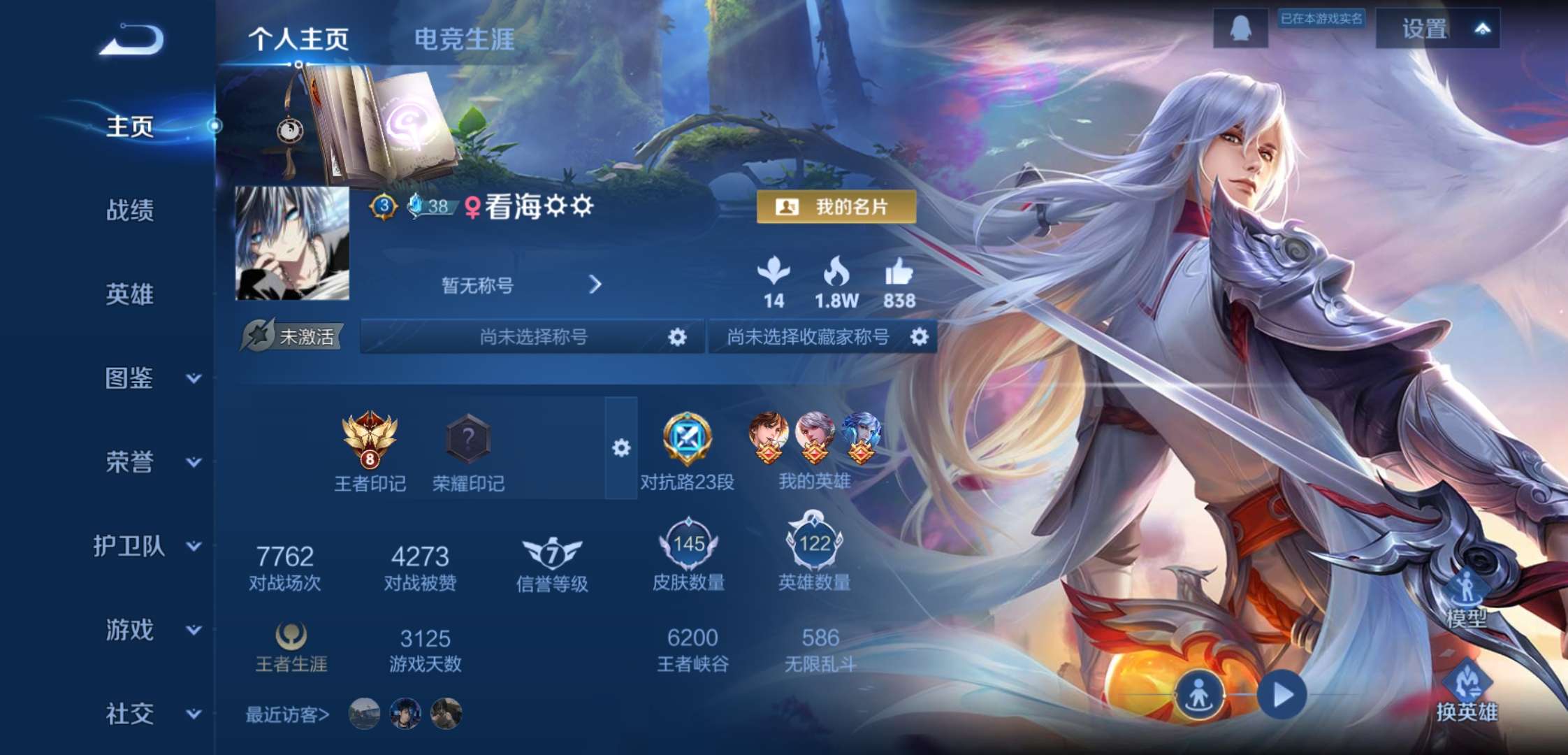Viewport: 1568px width, 755px height.
Task: Click the 信誉等级 level-7 credit badge
Action: pos(551,552)
